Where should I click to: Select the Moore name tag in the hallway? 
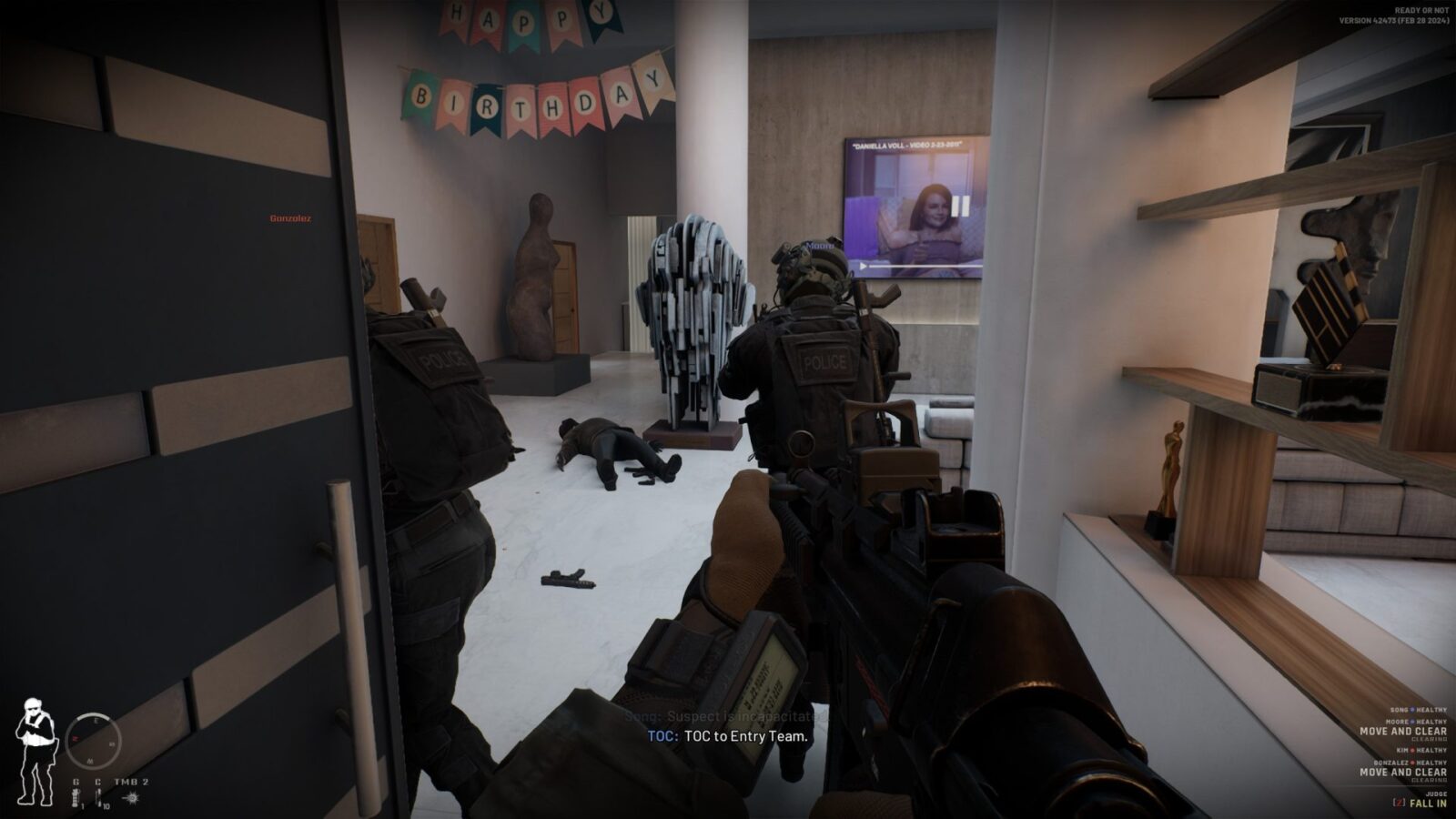coord(819,246)
